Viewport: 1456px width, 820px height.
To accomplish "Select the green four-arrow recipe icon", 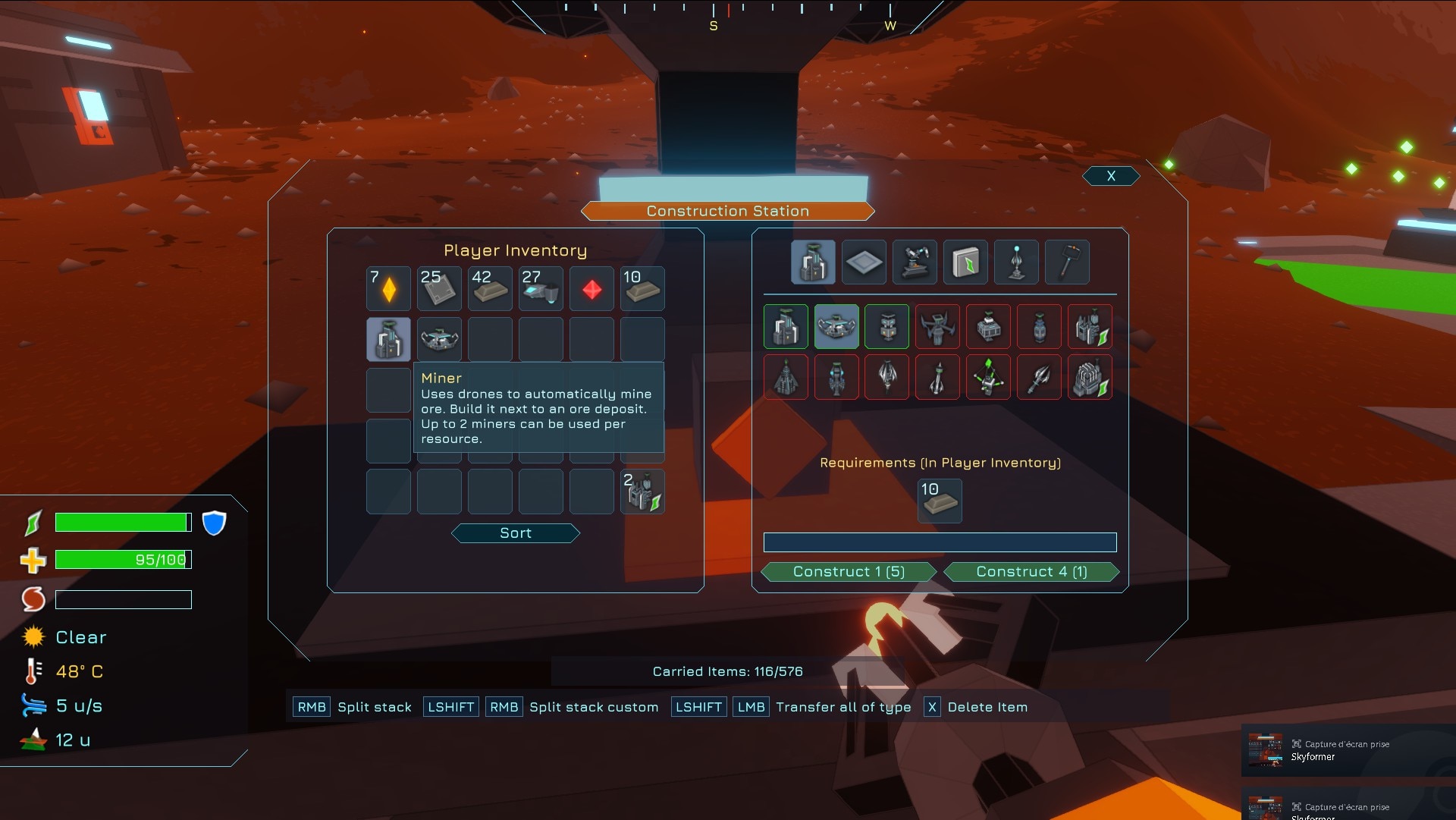I will coord(988,377).
